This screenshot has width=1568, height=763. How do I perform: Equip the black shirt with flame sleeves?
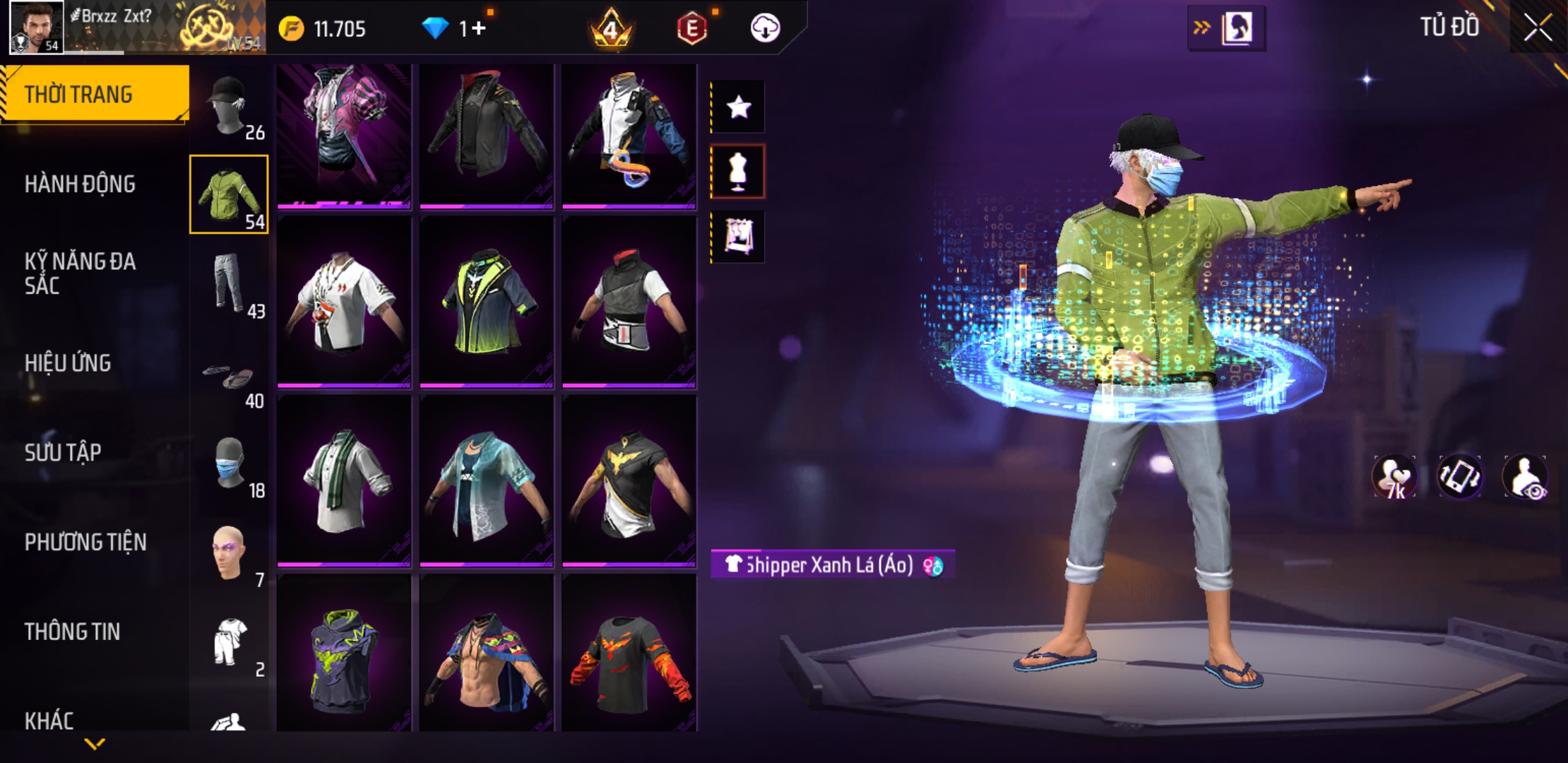pos(629,653)
